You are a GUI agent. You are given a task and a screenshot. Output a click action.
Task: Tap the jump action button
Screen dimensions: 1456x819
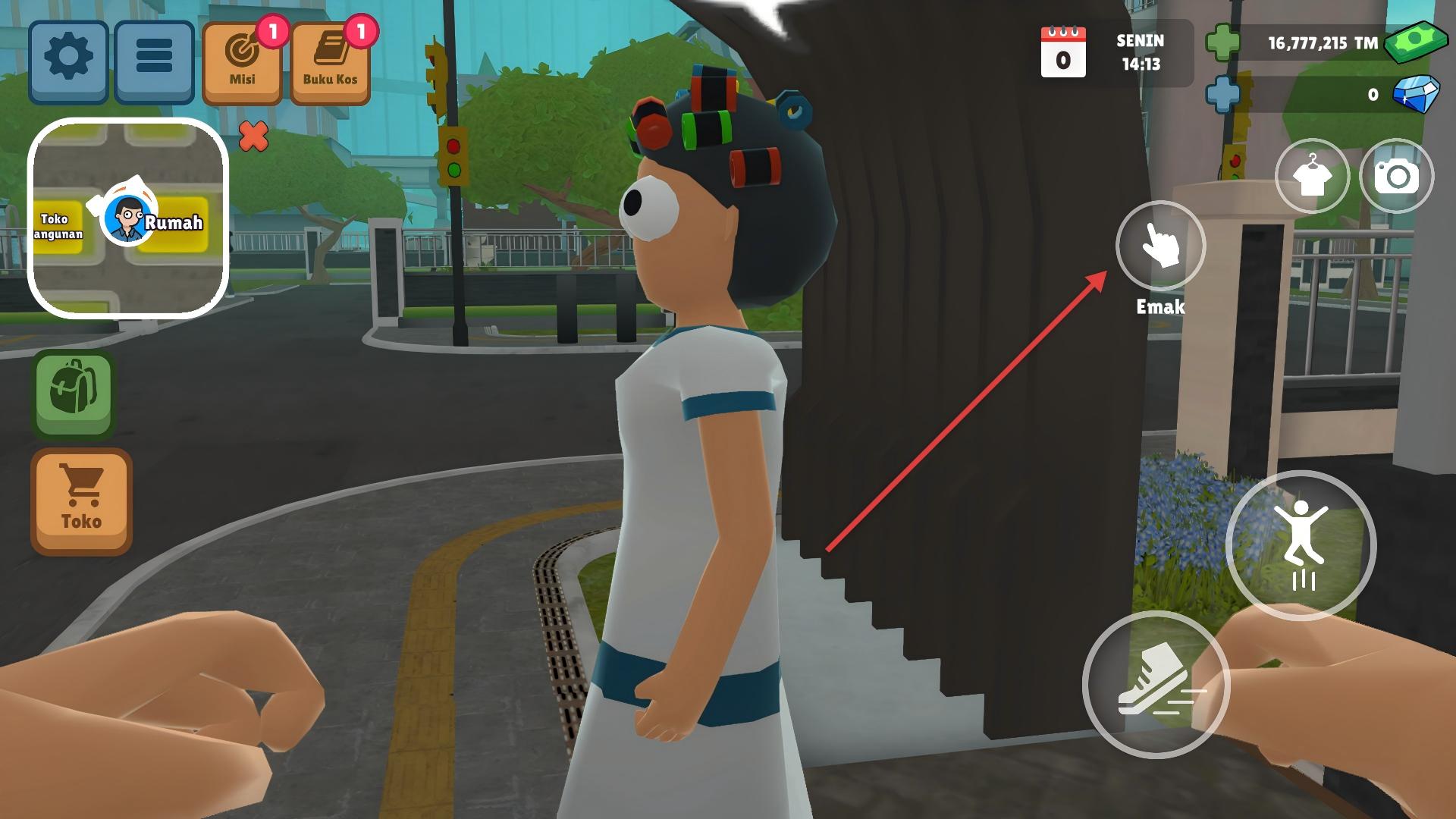point(1301,545)
